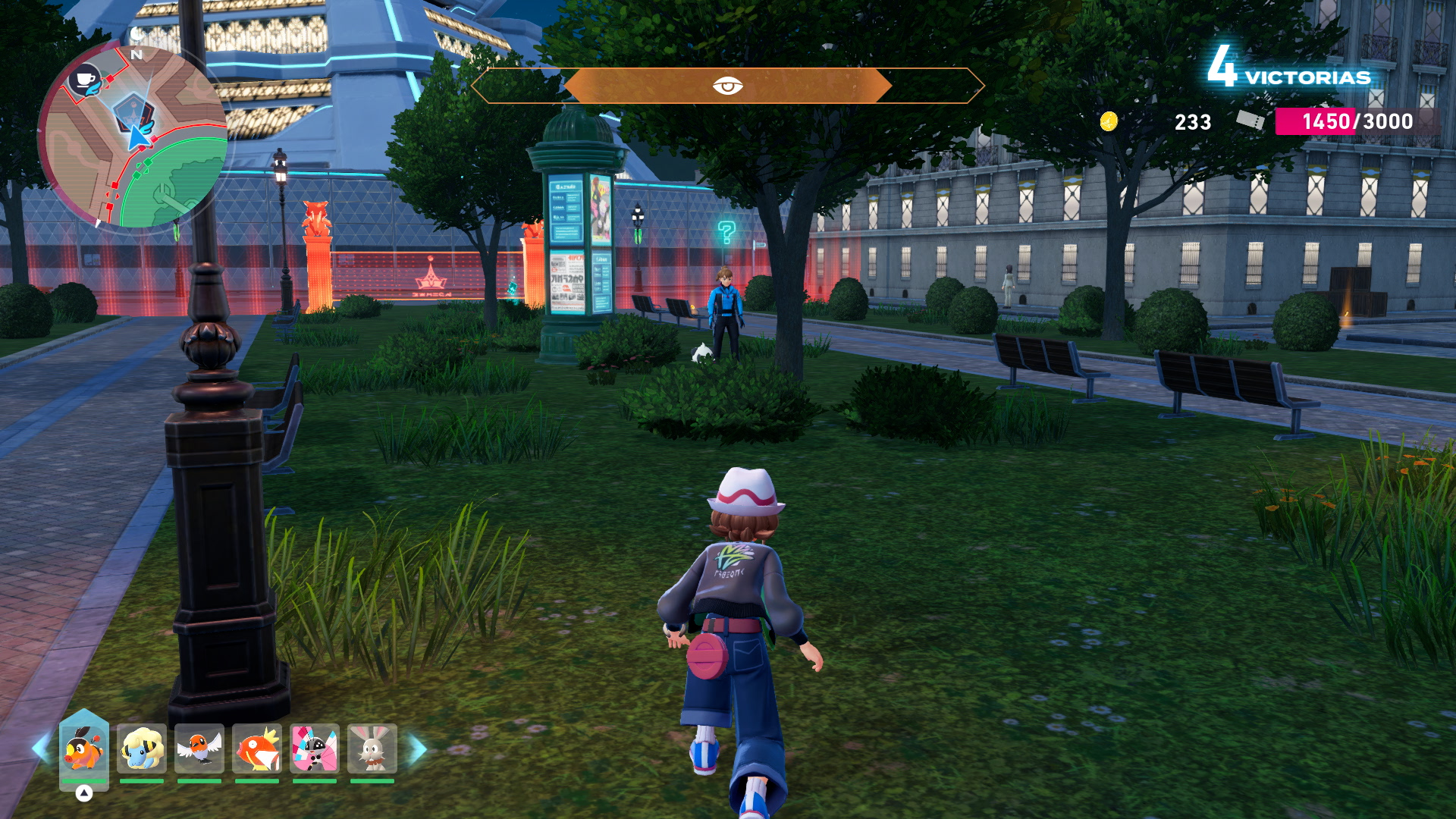1456x819 pixels.
Task: Click the right arrow beside the party bar
Action: tap(418, 748)
